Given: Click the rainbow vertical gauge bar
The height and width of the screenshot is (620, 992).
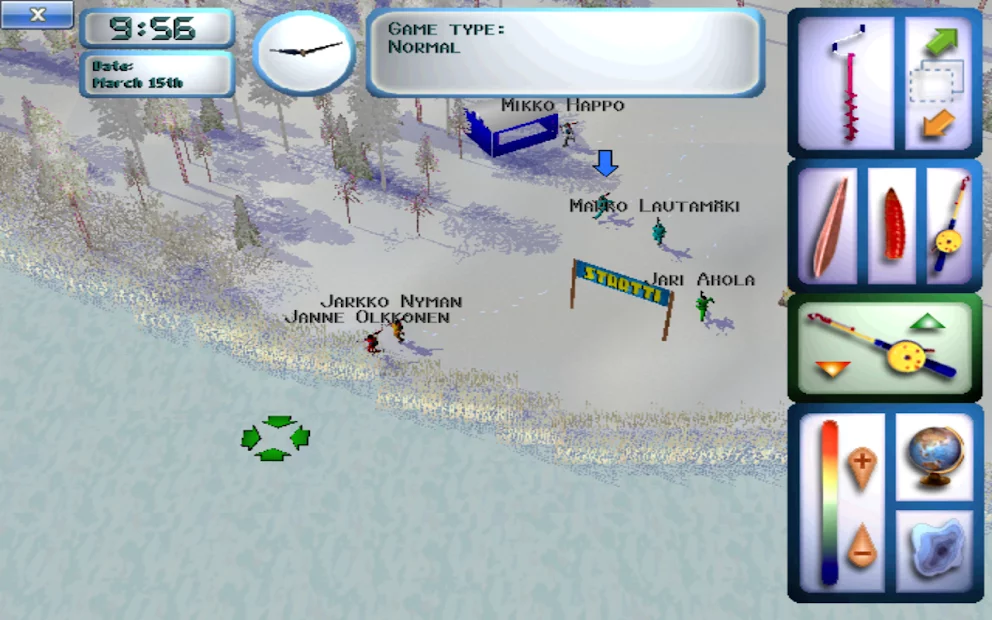Looking at the screenshot, I should pos(829,503).
